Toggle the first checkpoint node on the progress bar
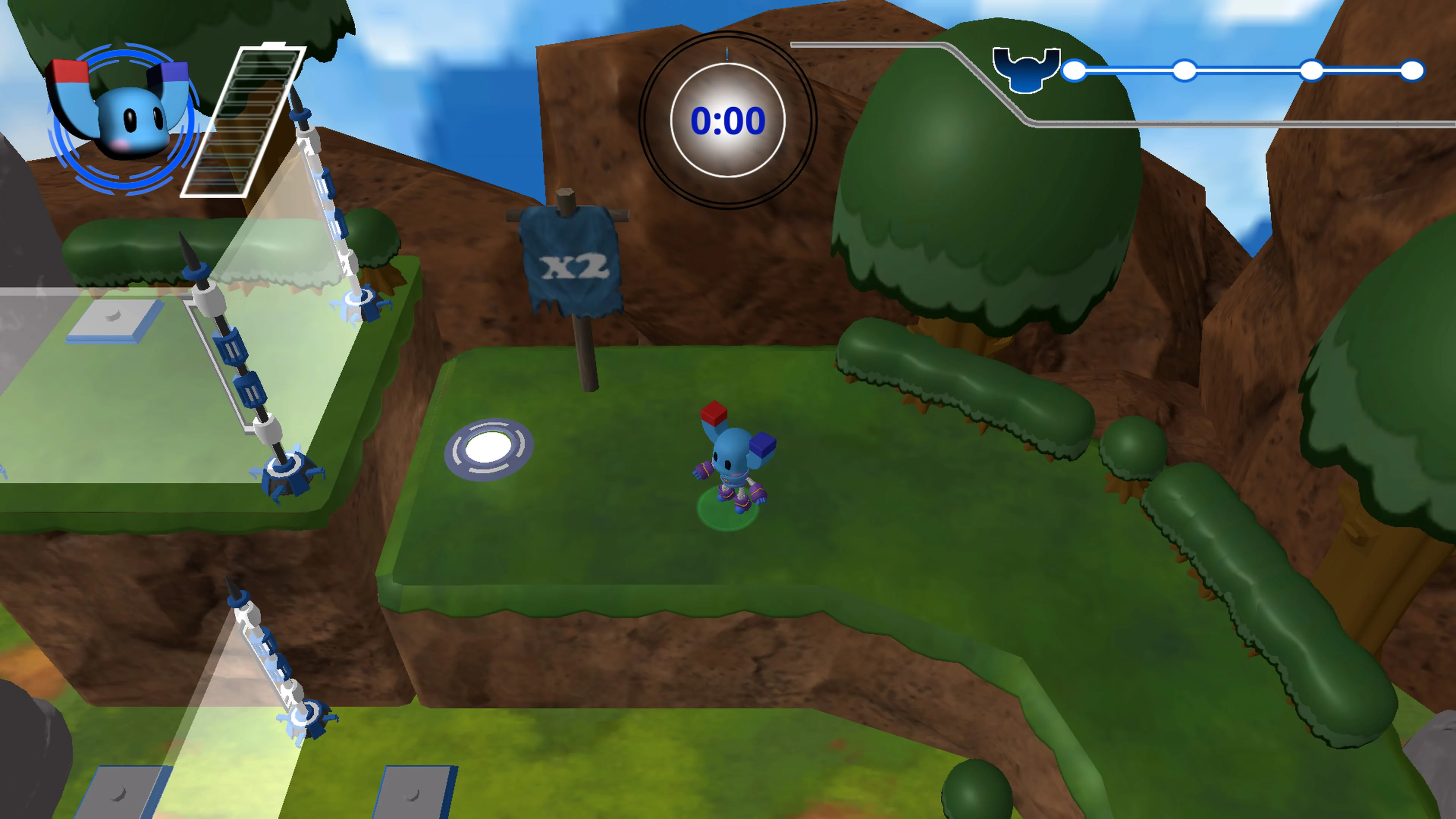 (x=1074, y=71)
